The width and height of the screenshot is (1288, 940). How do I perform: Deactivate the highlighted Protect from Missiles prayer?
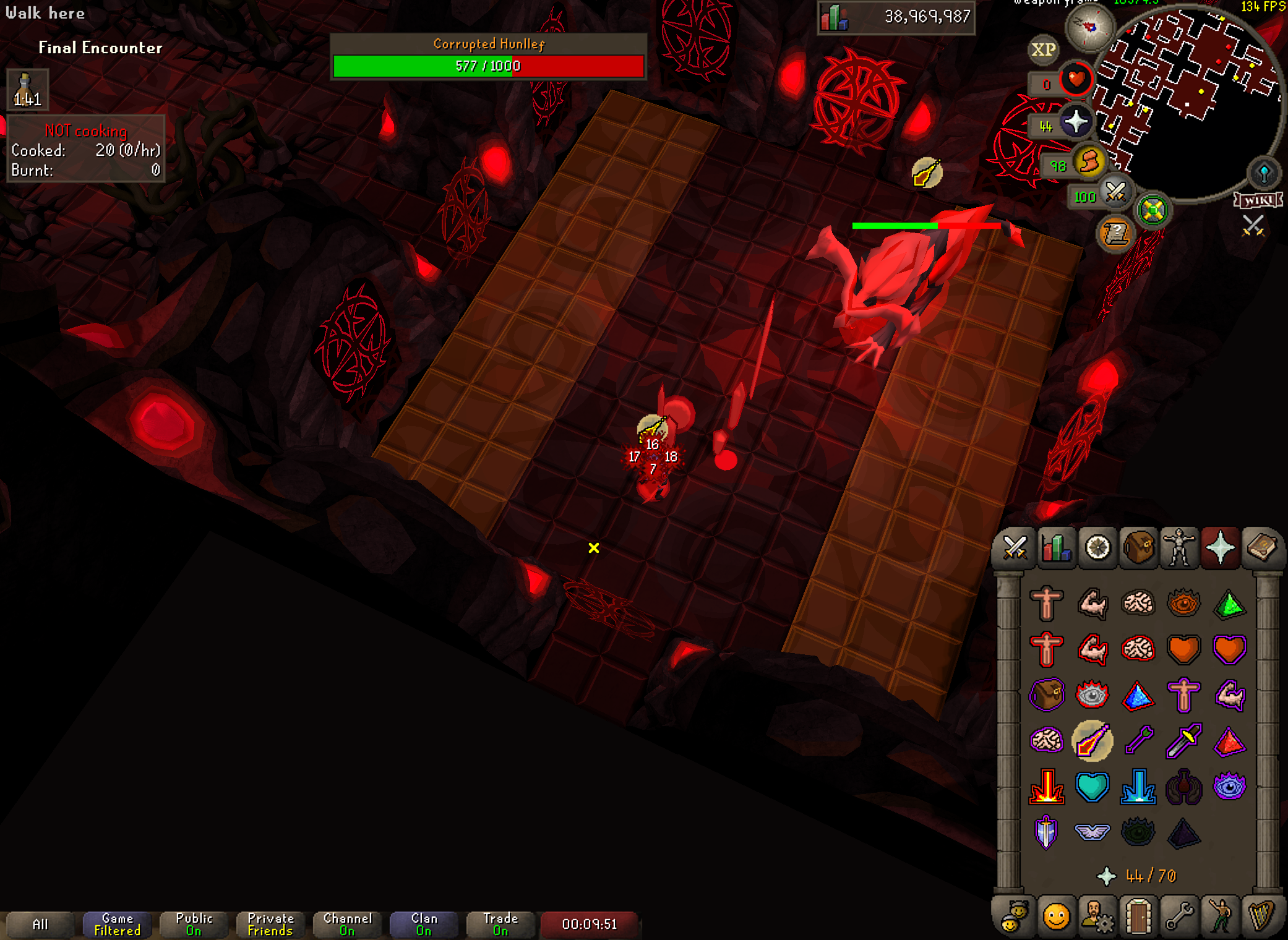point(1092,741)
